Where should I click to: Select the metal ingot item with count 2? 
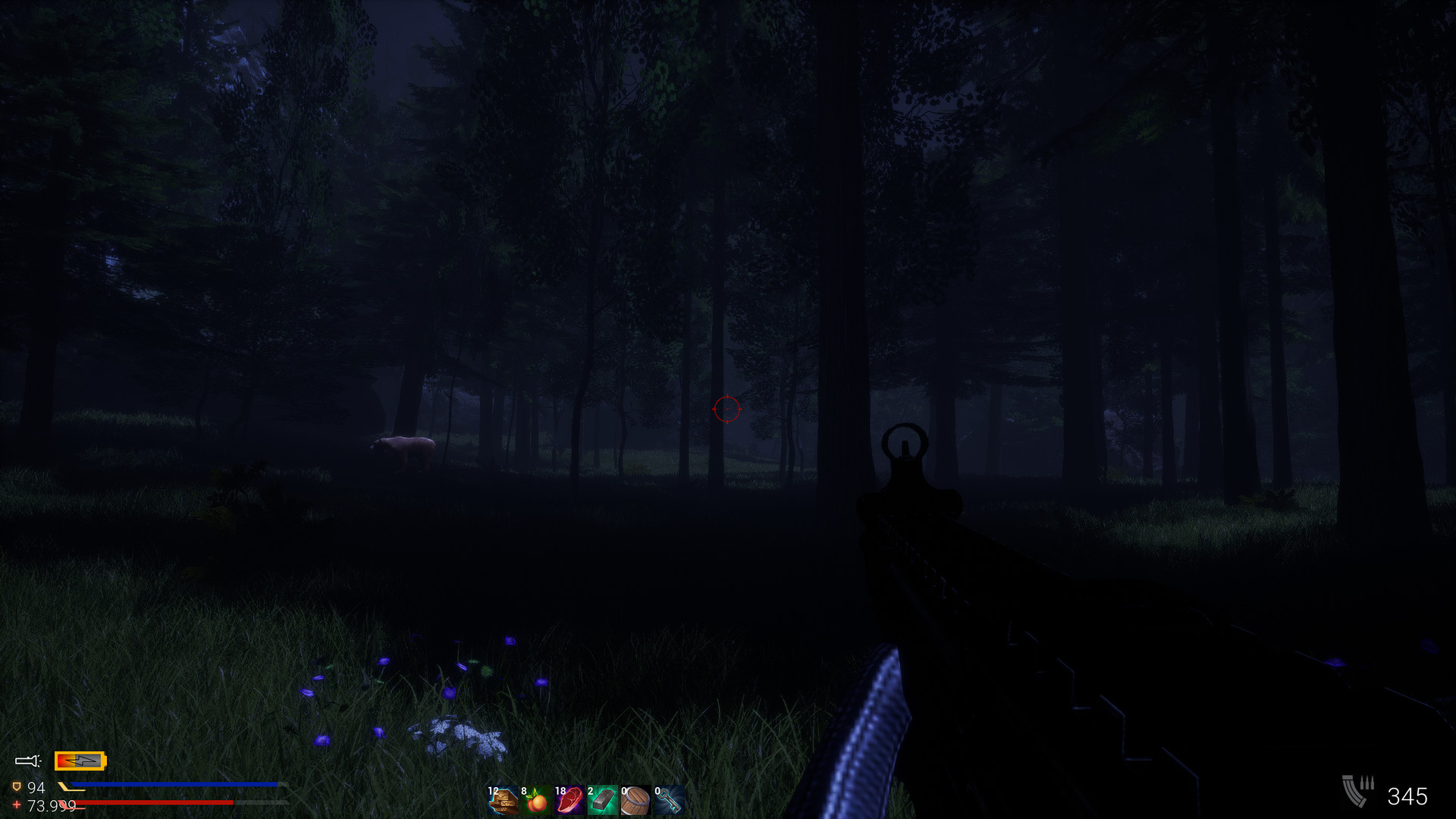point(604,801)
